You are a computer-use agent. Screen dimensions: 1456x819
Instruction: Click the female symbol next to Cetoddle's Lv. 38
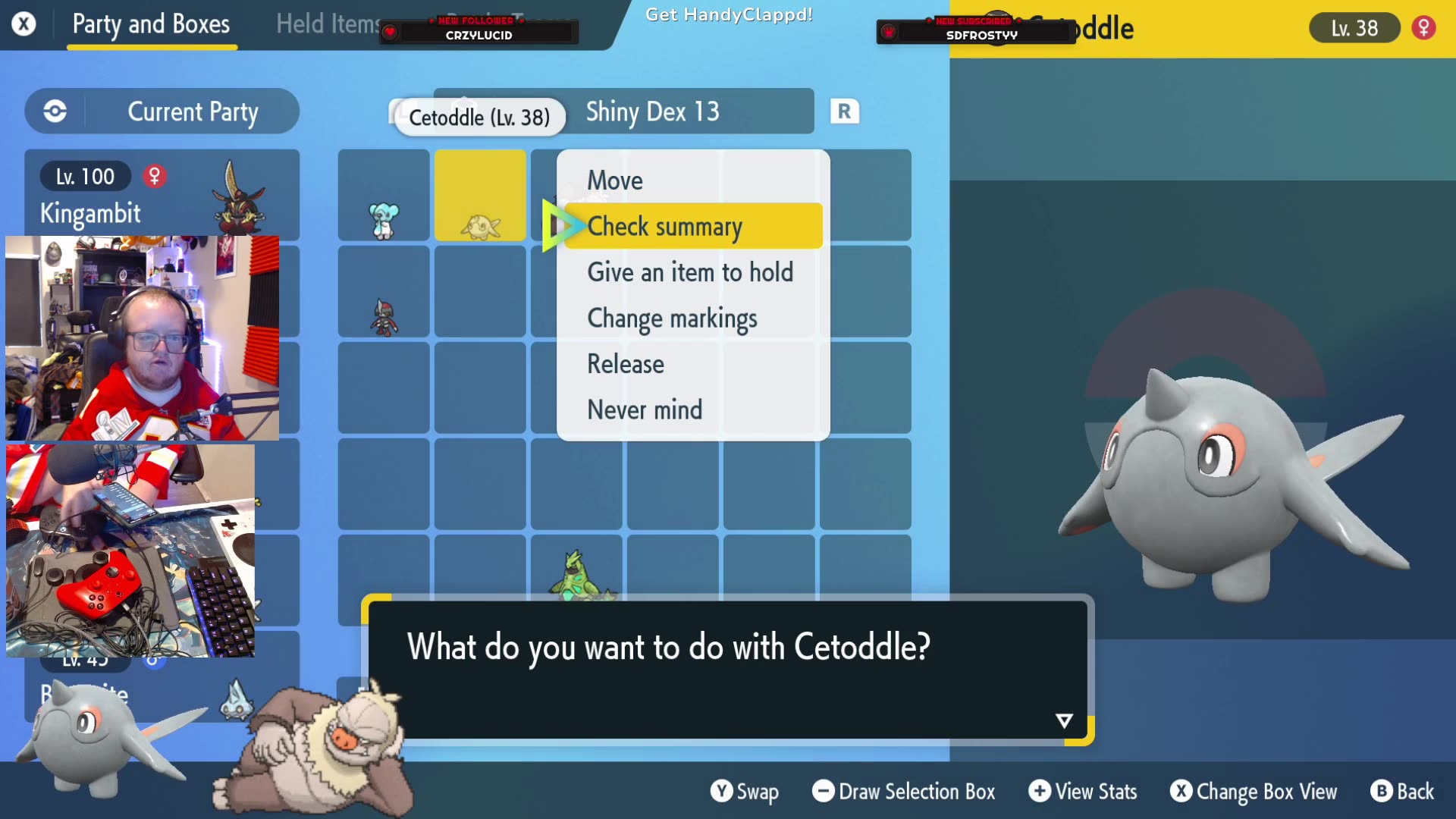(x=1424, y=27)
